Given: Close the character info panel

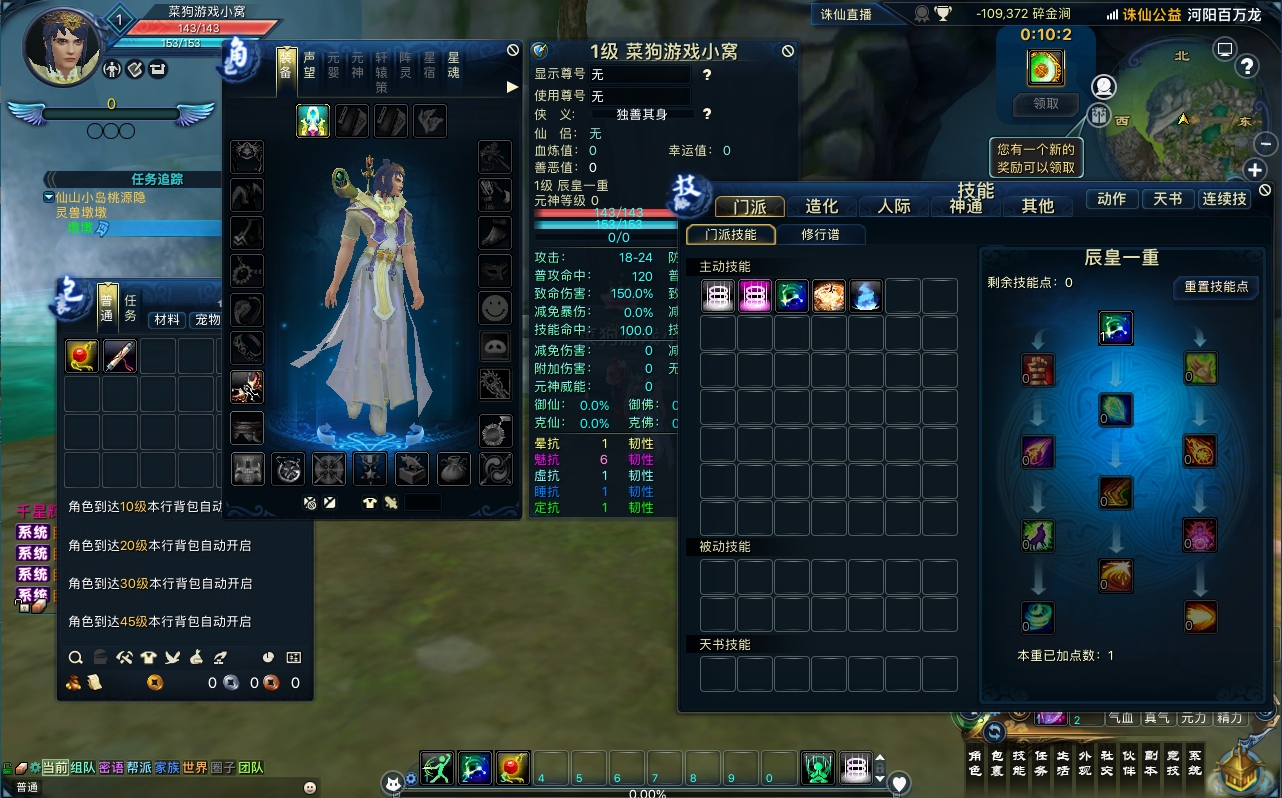Looking at the screenshot, I should (788, 50).
